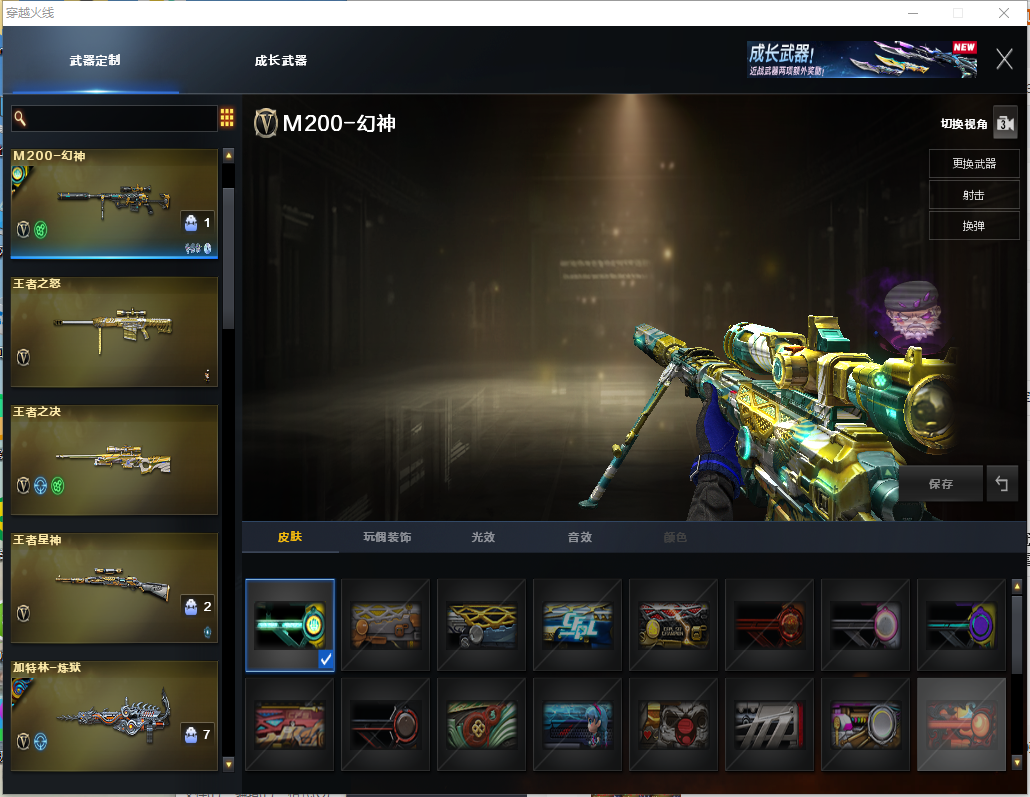
Task: Click the 成长武器 promo banner
Action: pyautogui.click(x=862, y=59)
